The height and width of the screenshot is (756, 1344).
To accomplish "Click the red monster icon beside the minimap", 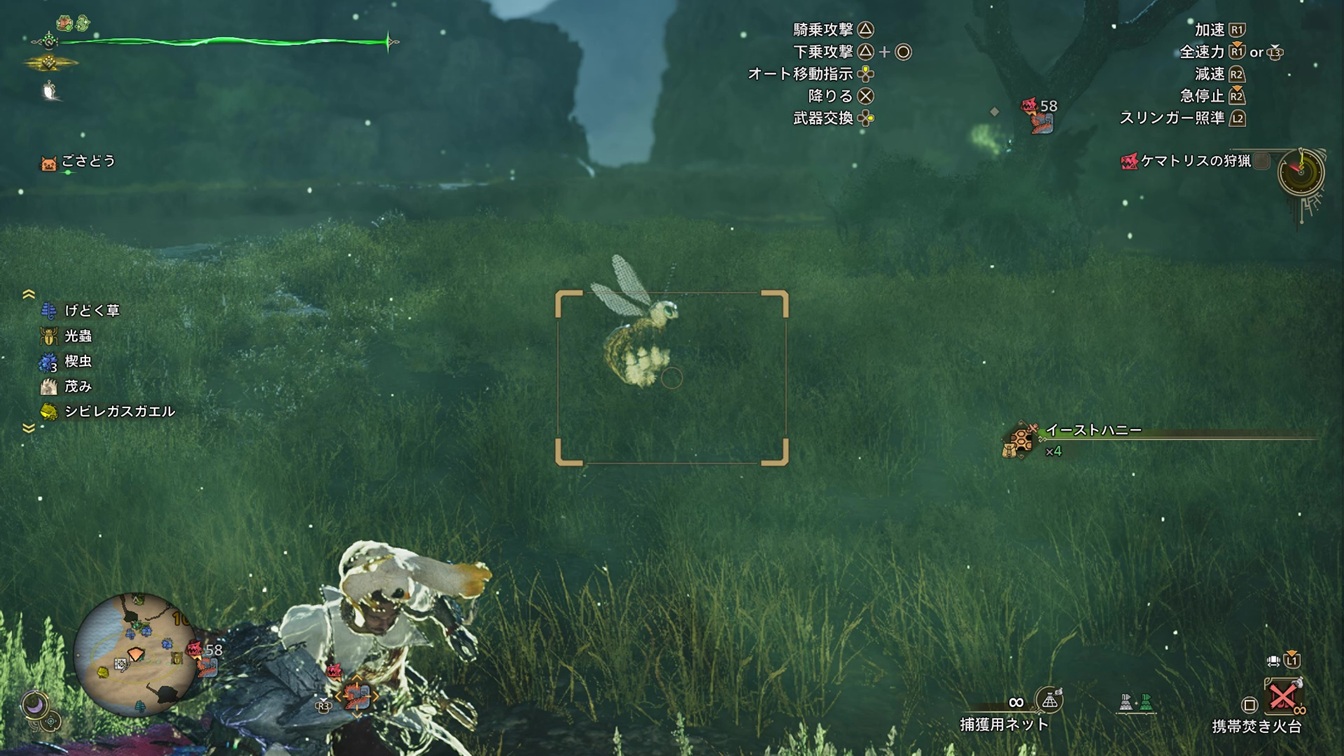I will [195, 650].
